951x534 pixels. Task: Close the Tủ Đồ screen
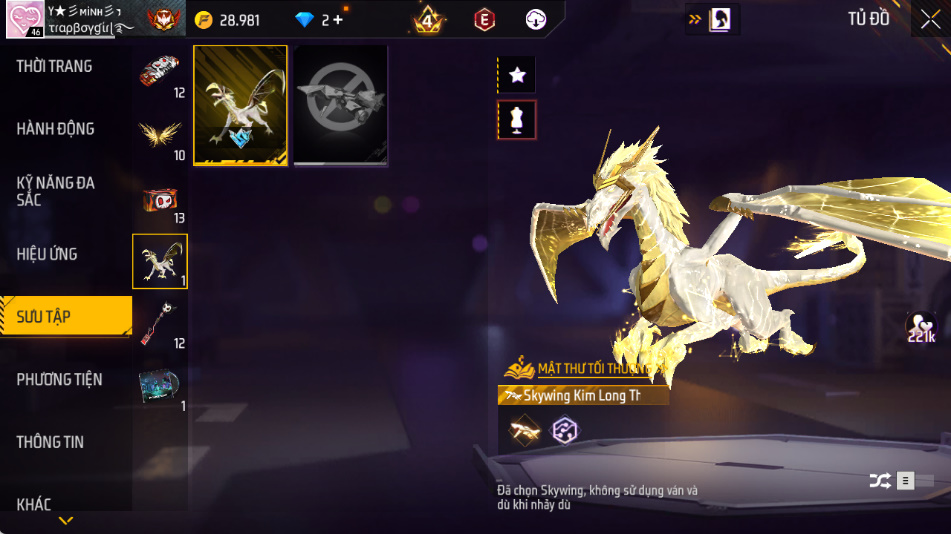click(x=929, y=19)
